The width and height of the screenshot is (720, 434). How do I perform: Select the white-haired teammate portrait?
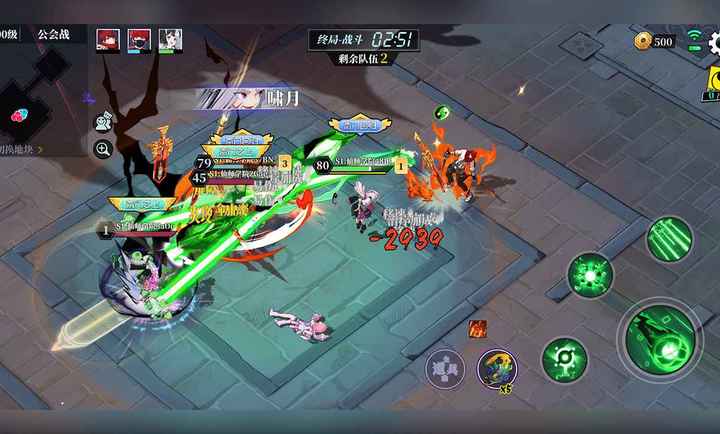[x=170, y=40]
